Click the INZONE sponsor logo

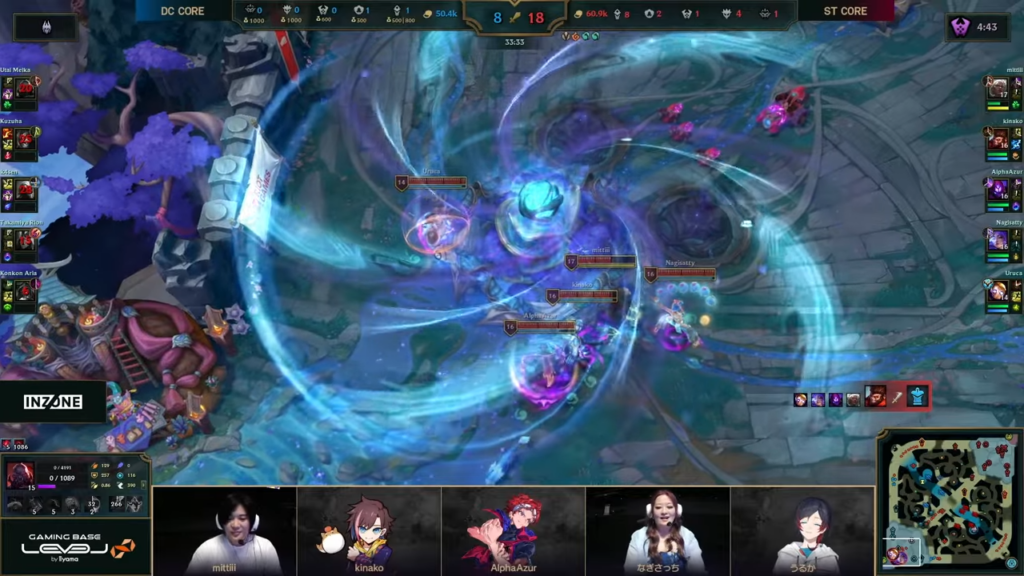pyautogui.click(x=53, y=401)
